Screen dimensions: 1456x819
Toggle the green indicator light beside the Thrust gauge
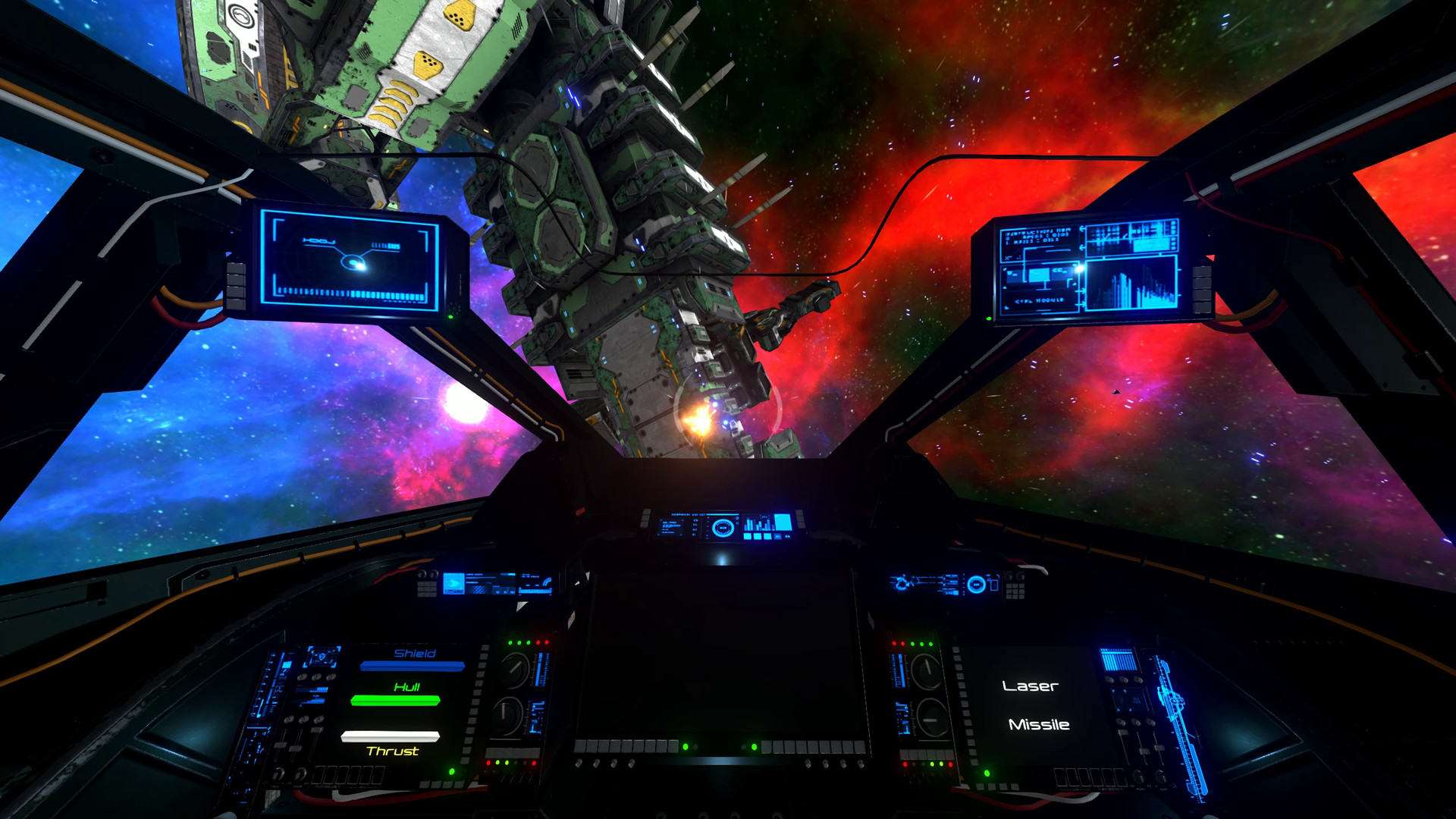[452, 772]
